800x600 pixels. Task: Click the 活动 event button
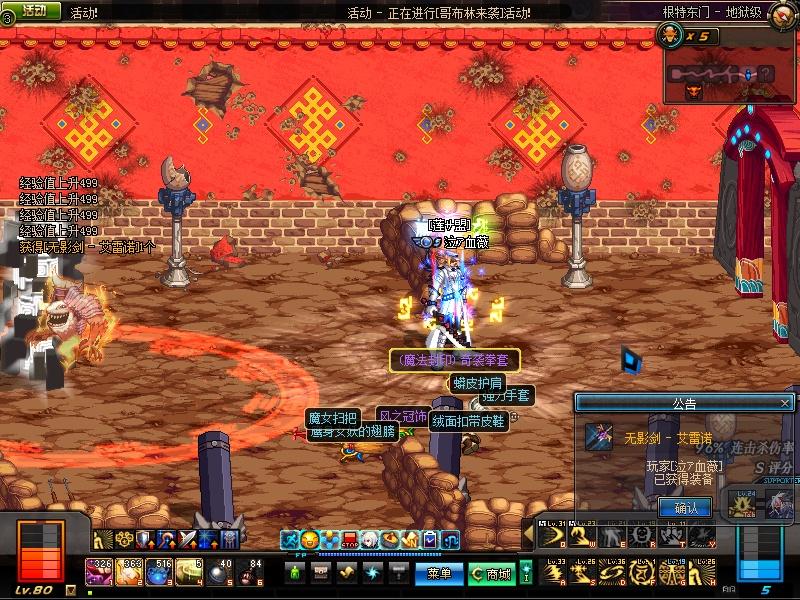pyautogui.click(x=34, y=10)
